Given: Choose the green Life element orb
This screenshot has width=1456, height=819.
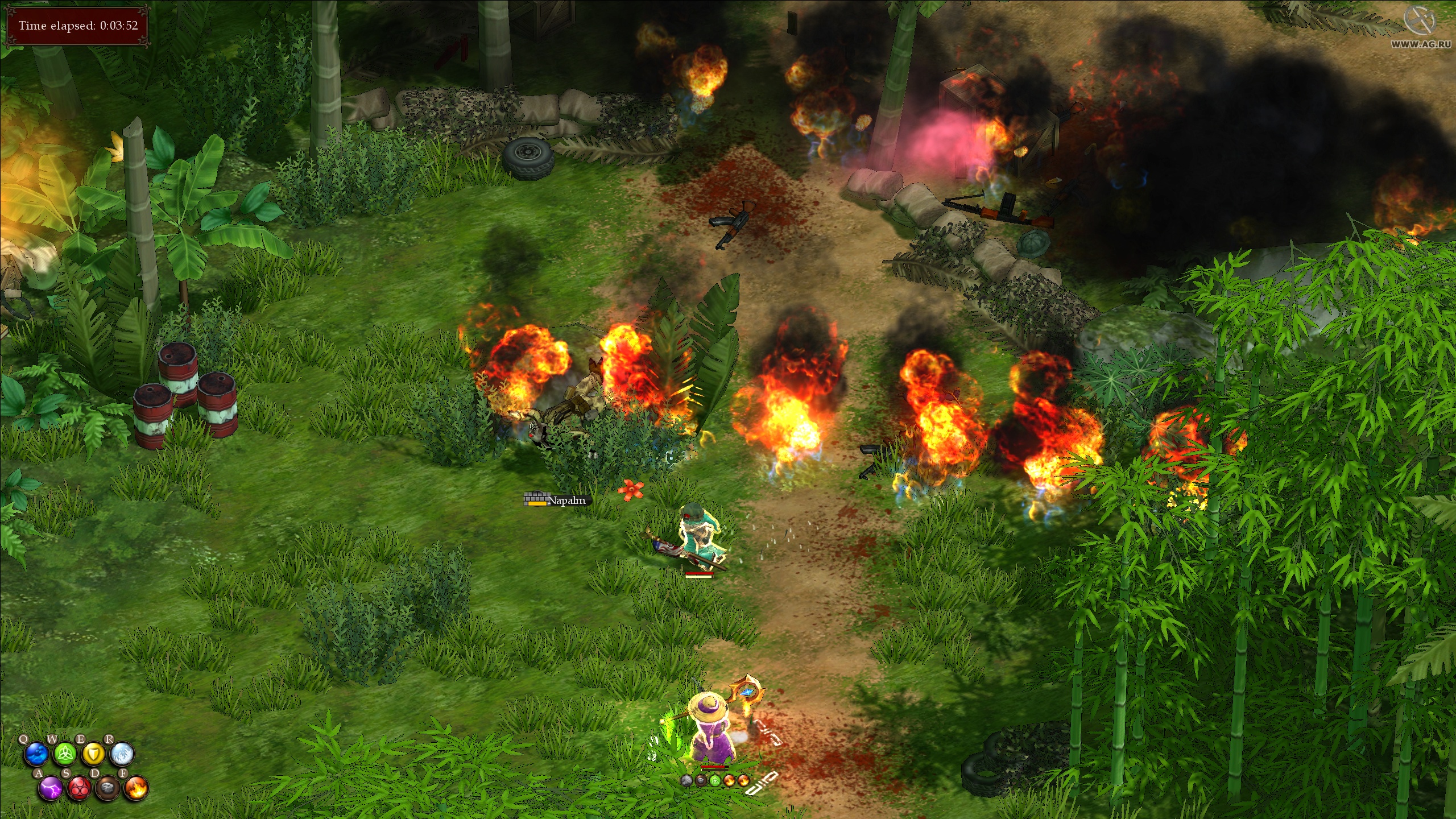Looking at the screenshot, I should point(64,755).
